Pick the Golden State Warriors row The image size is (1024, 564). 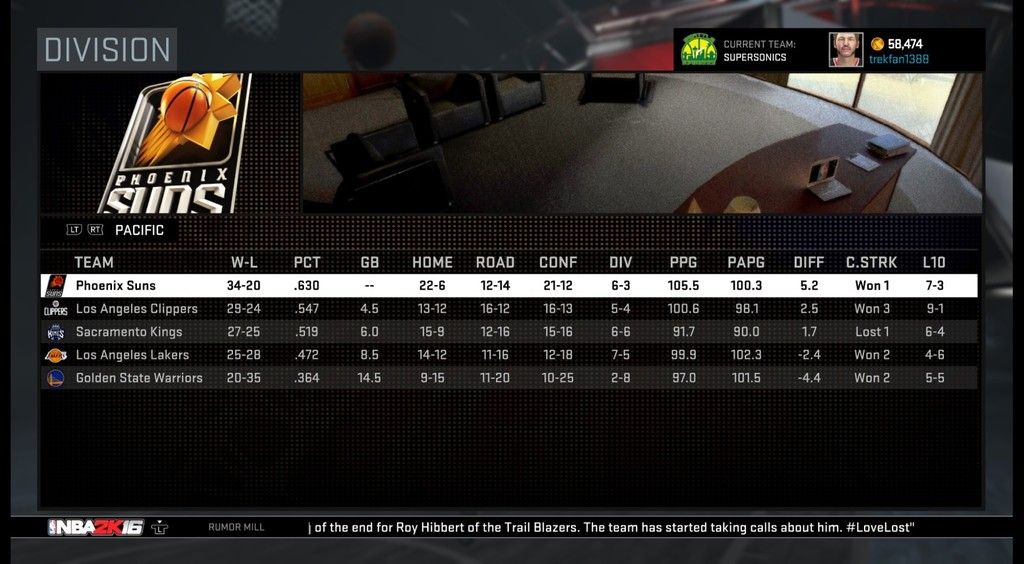pos(508,378)
